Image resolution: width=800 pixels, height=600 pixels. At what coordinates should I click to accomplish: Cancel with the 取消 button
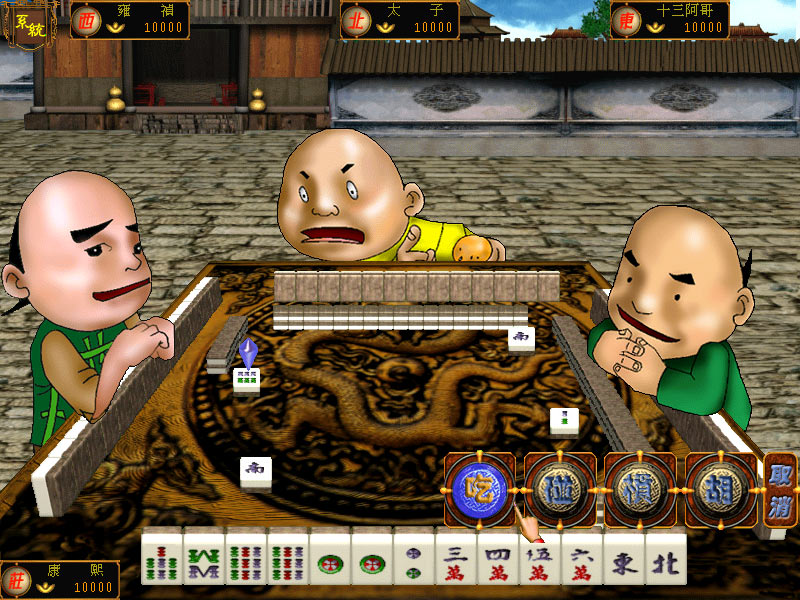(x=780, y=490)
